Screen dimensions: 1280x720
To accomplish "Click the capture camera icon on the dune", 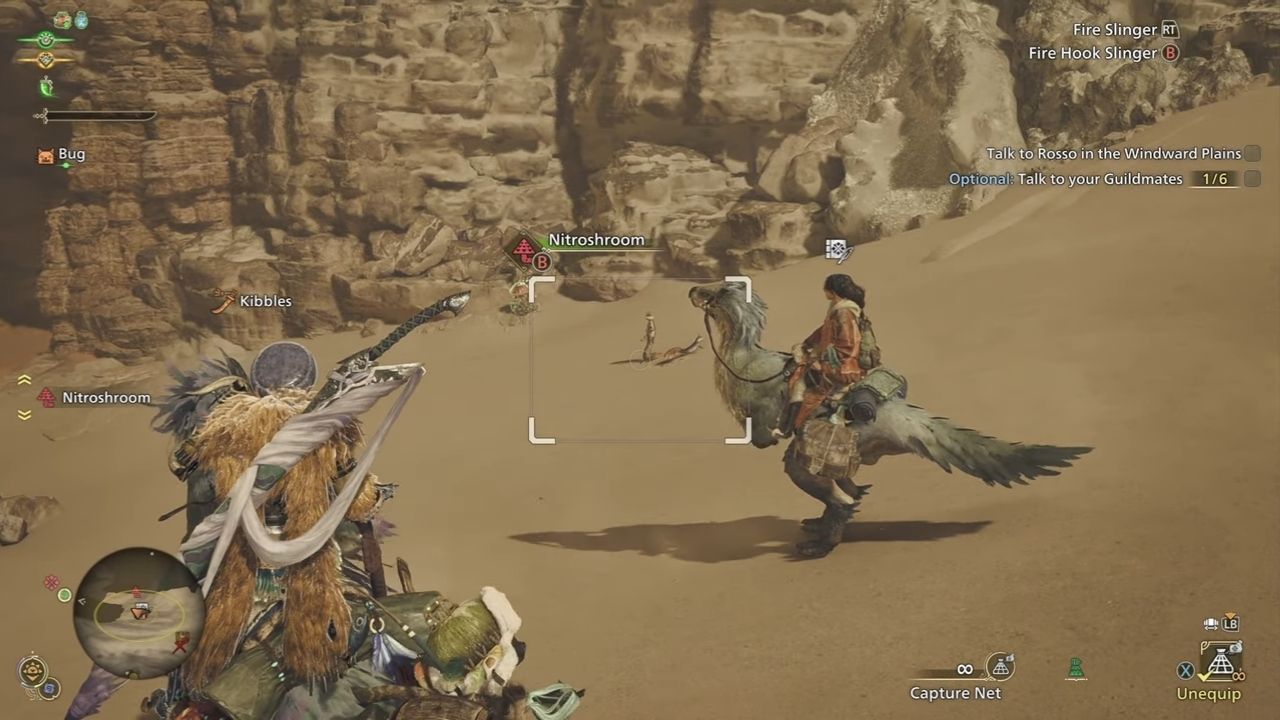I will 838,248.
